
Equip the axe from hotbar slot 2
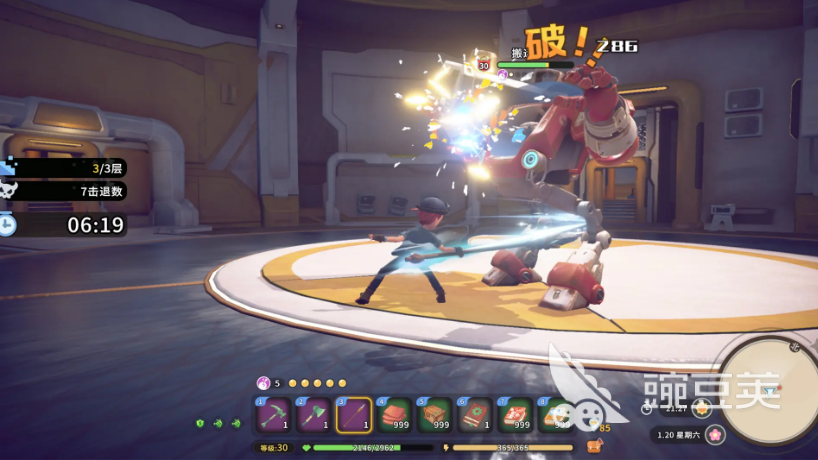click(314, 414)
